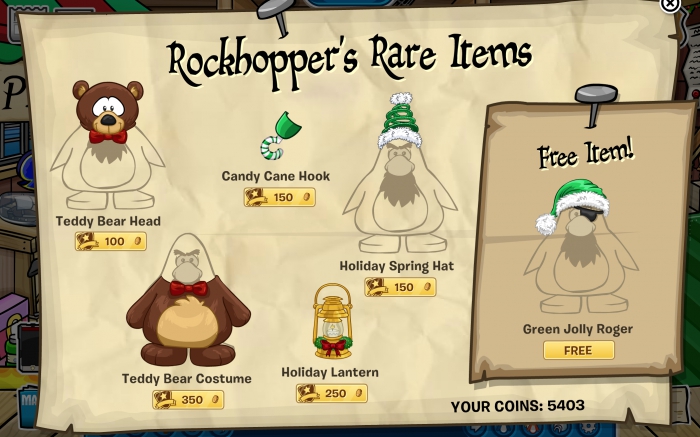Choose the Holiday Spring Hat penguin preview
The image size is (700, 437).
pos(401,180)
